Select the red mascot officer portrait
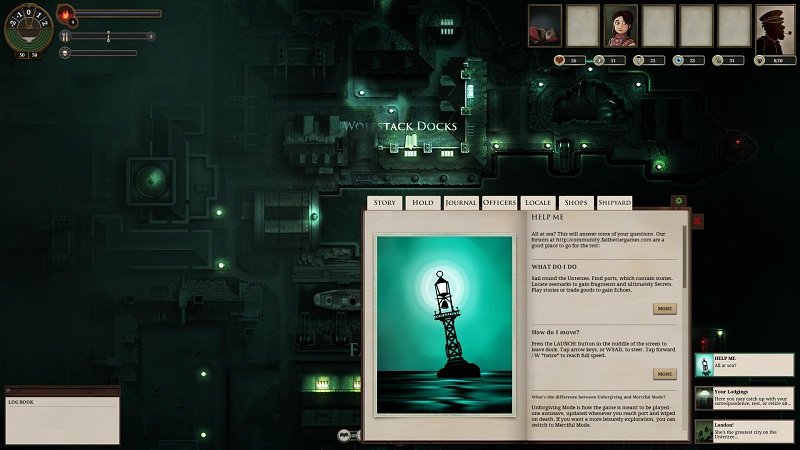This screenshot has width=800, height=450. 545,26
